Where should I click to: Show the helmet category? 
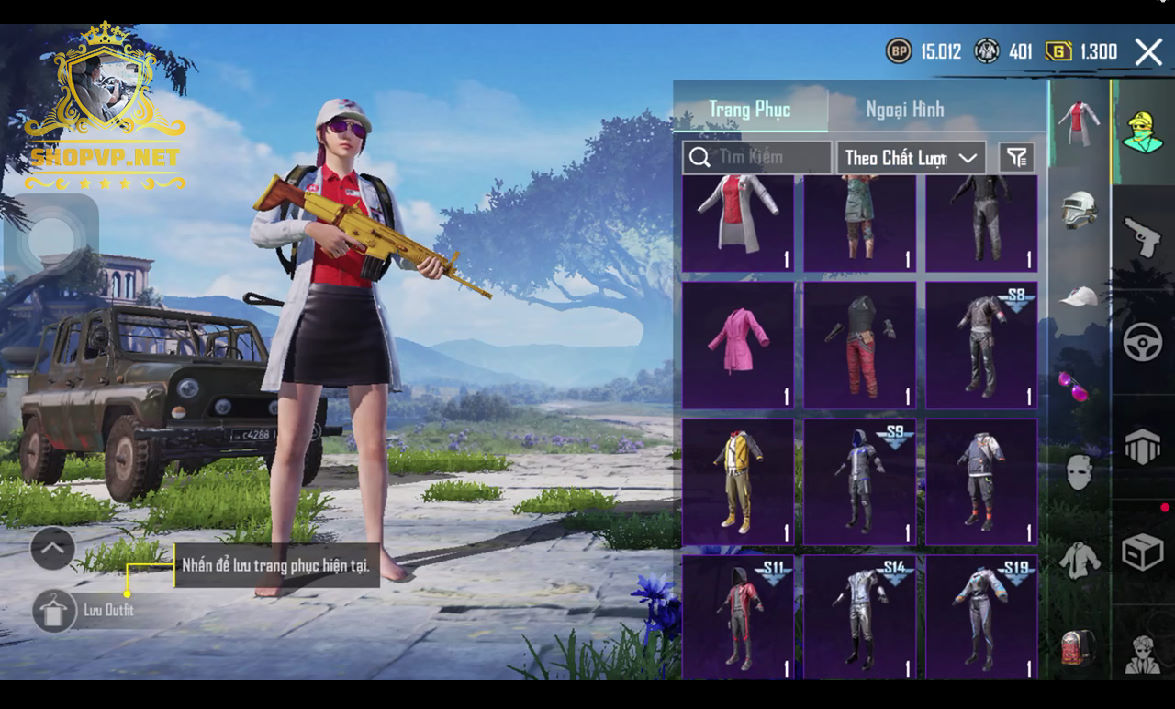point(1079,210)
